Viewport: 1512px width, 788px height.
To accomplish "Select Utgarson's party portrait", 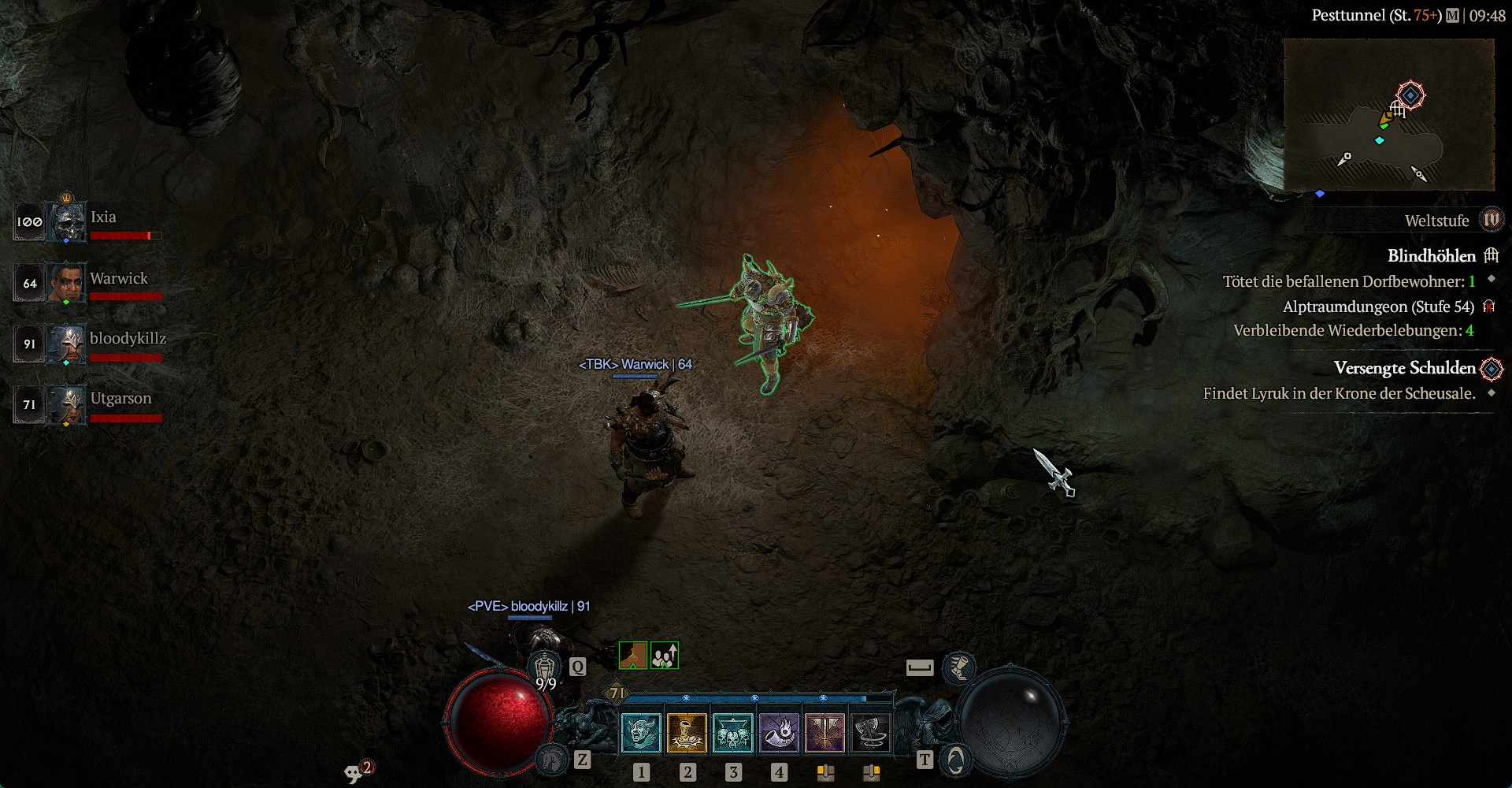I will pos(67,404).
